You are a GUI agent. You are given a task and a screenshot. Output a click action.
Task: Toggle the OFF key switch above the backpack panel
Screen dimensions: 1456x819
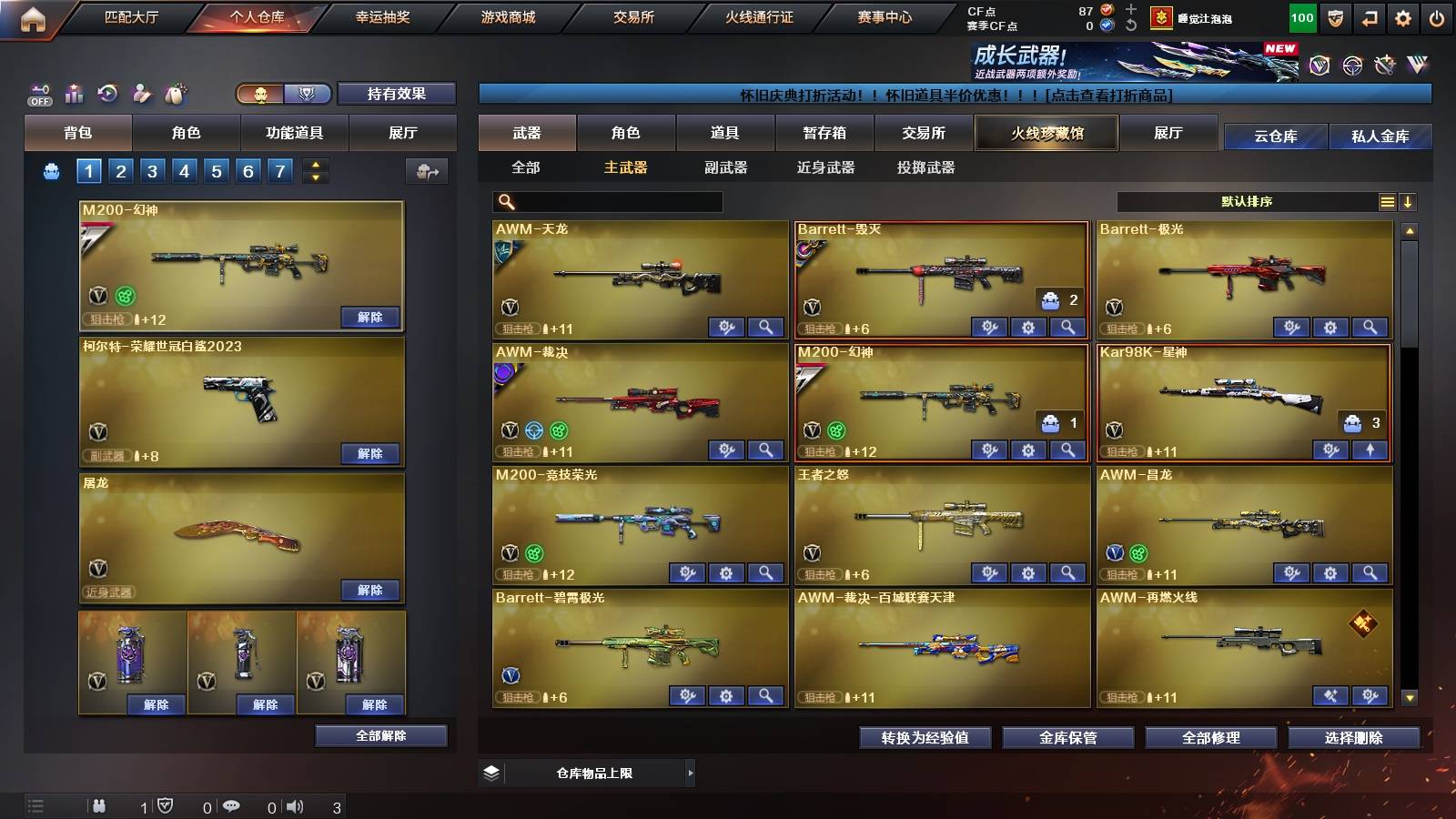click(x=38, y=93)
